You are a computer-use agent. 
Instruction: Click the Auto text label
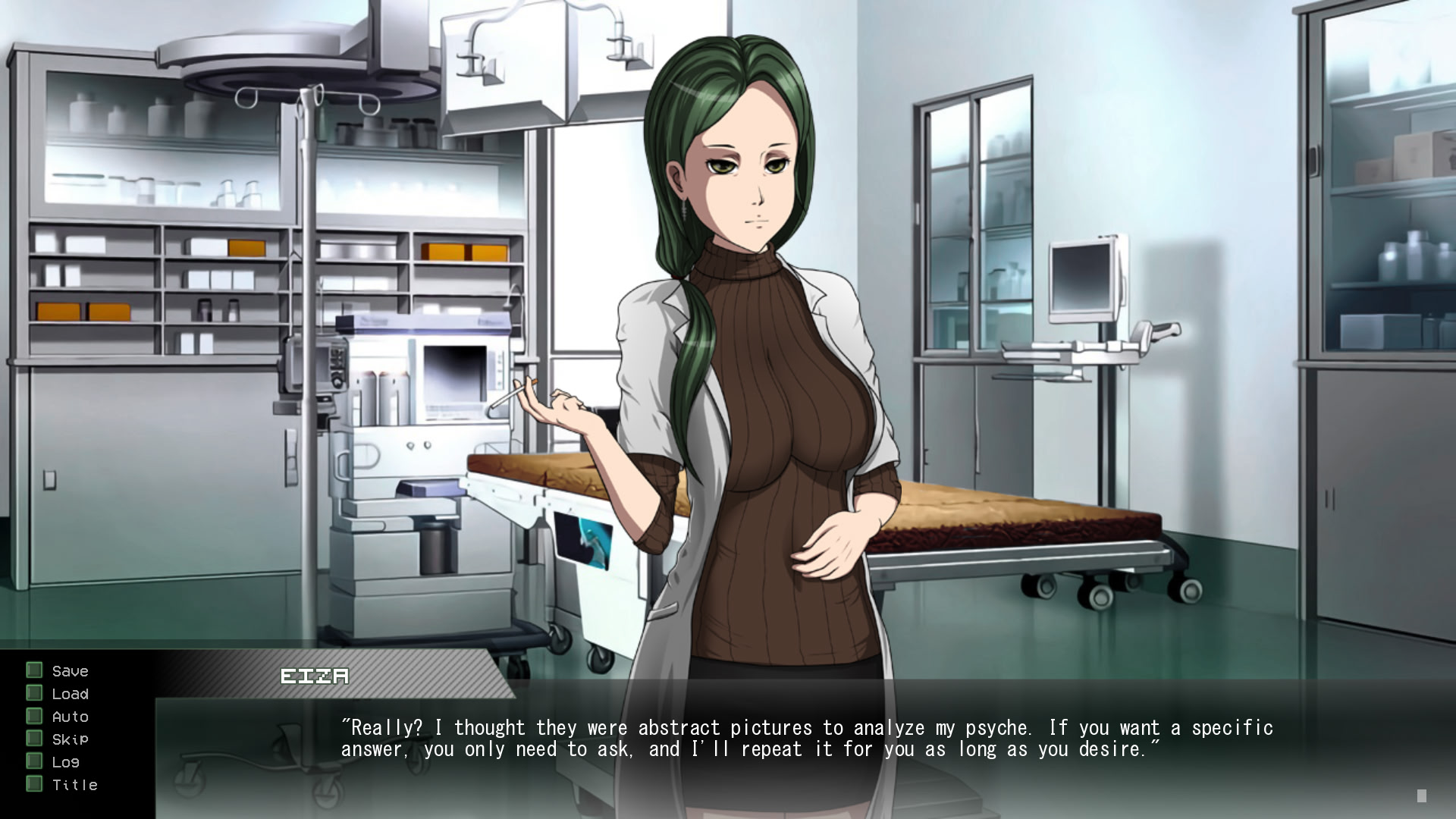point(70,716)
